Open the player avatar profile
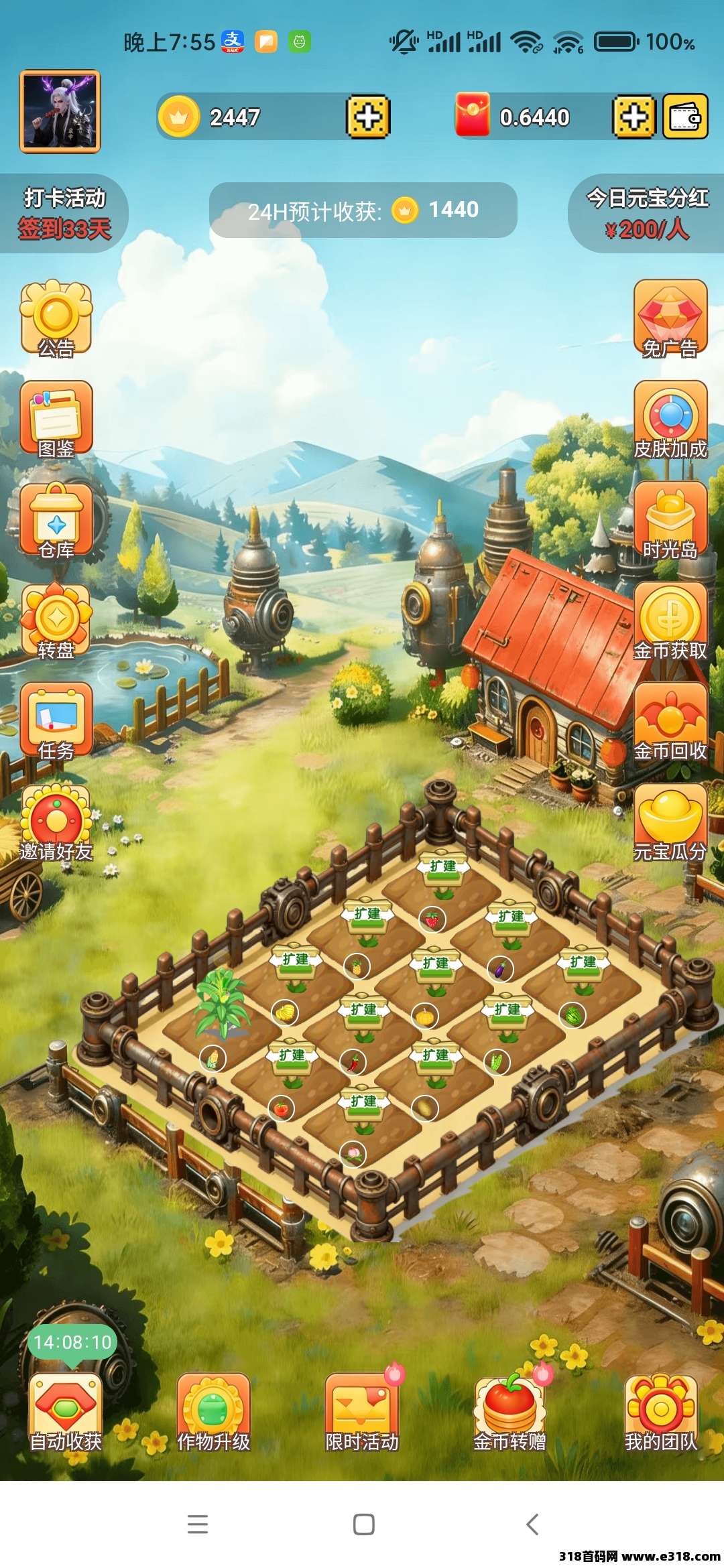The height and width of the screenshot is (1568, 724). 60,111
